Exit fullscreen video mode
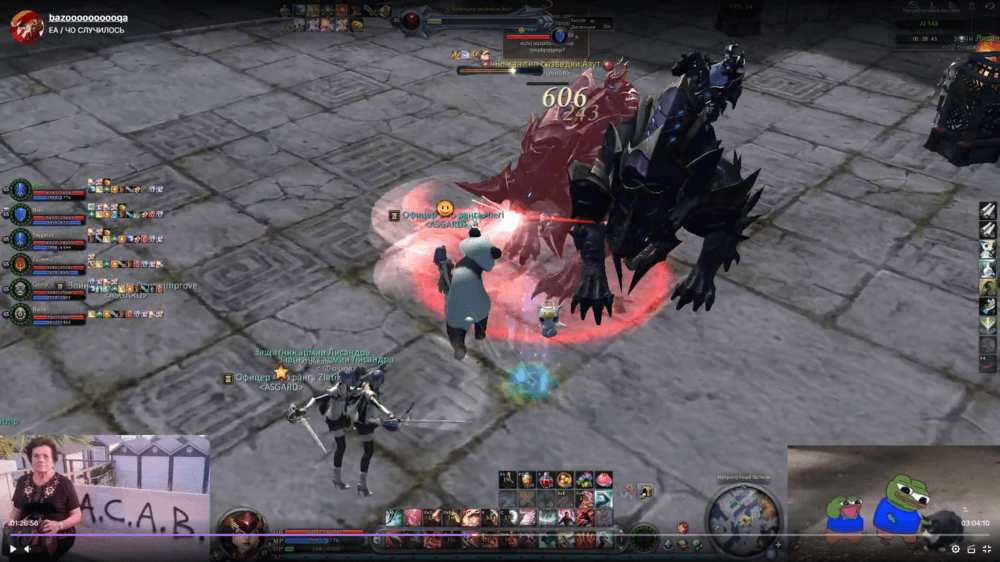 tap(986, 548)
